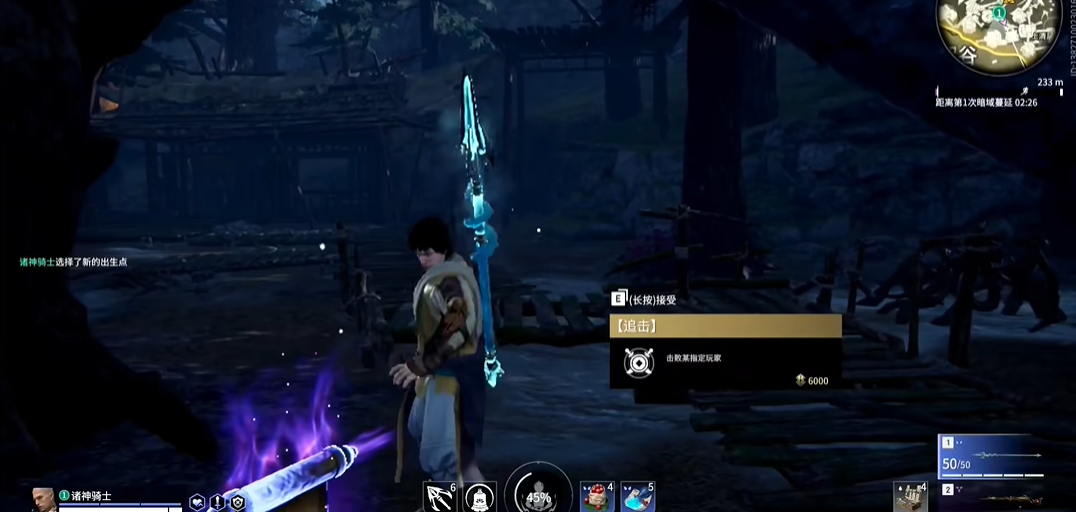The image size is (1076, 512).
Task: Use the blue armor powder slot
Action: [x=637, y=497]
